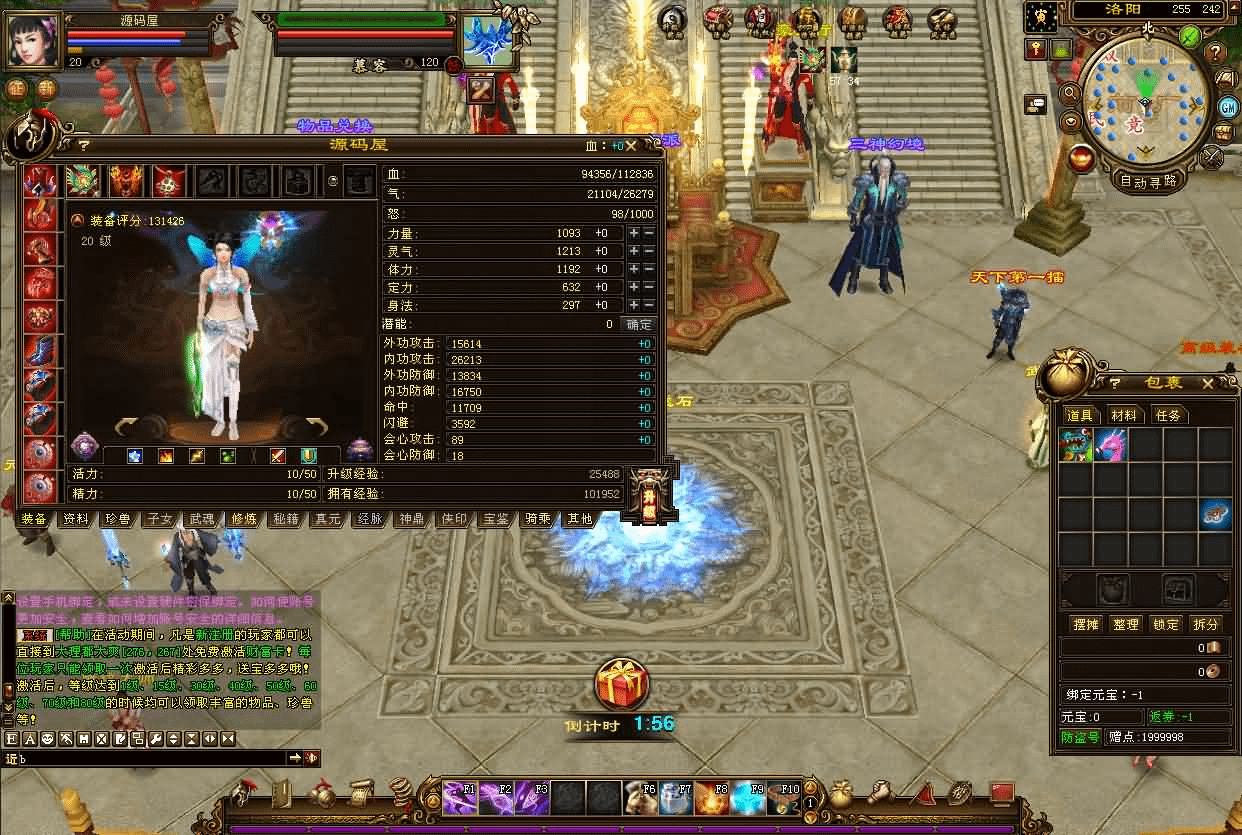Select the 武魂 tab
The width and height of the screenshot is (1242, 835).
point(202,519)
